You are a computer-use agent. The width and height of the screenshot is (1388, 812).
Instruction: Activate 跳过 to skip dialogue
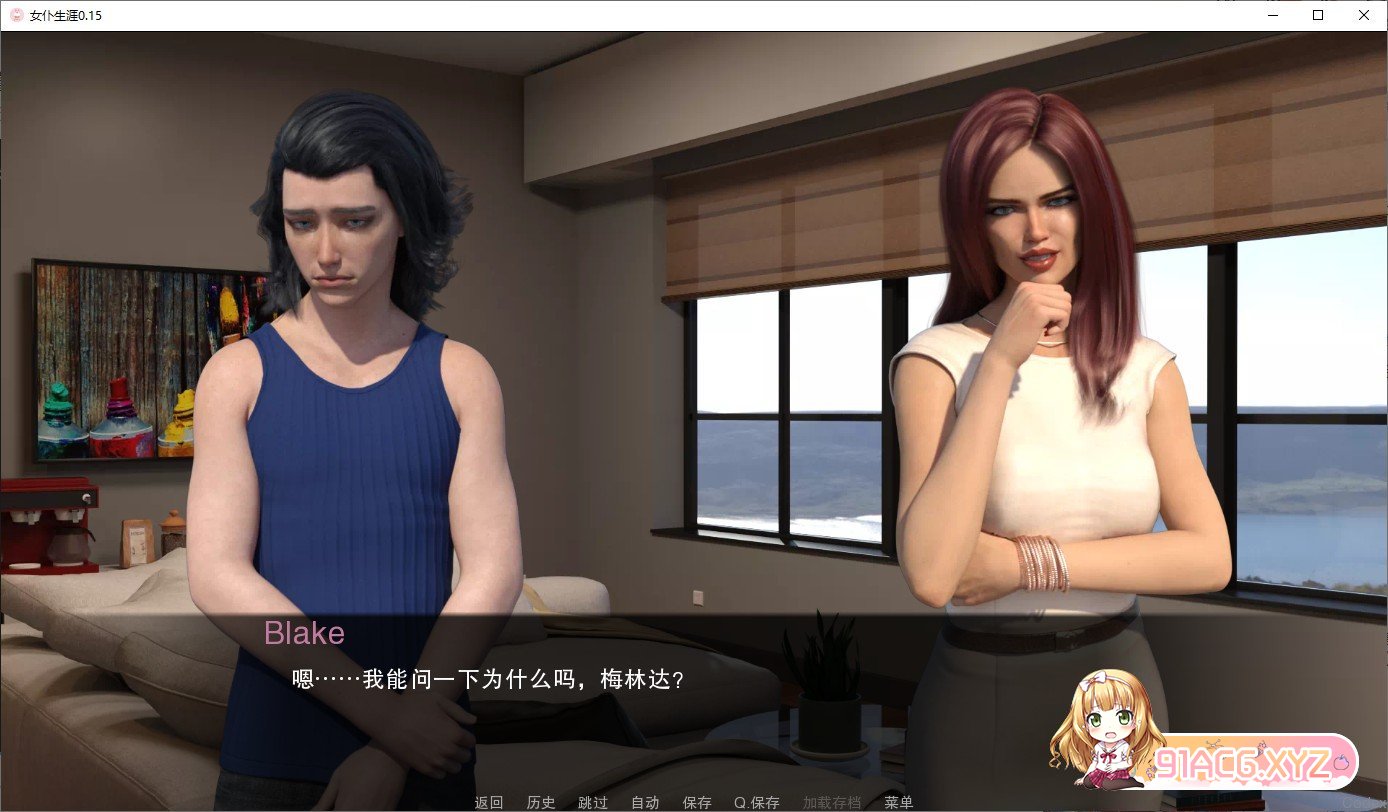click(x=593, y=802)
